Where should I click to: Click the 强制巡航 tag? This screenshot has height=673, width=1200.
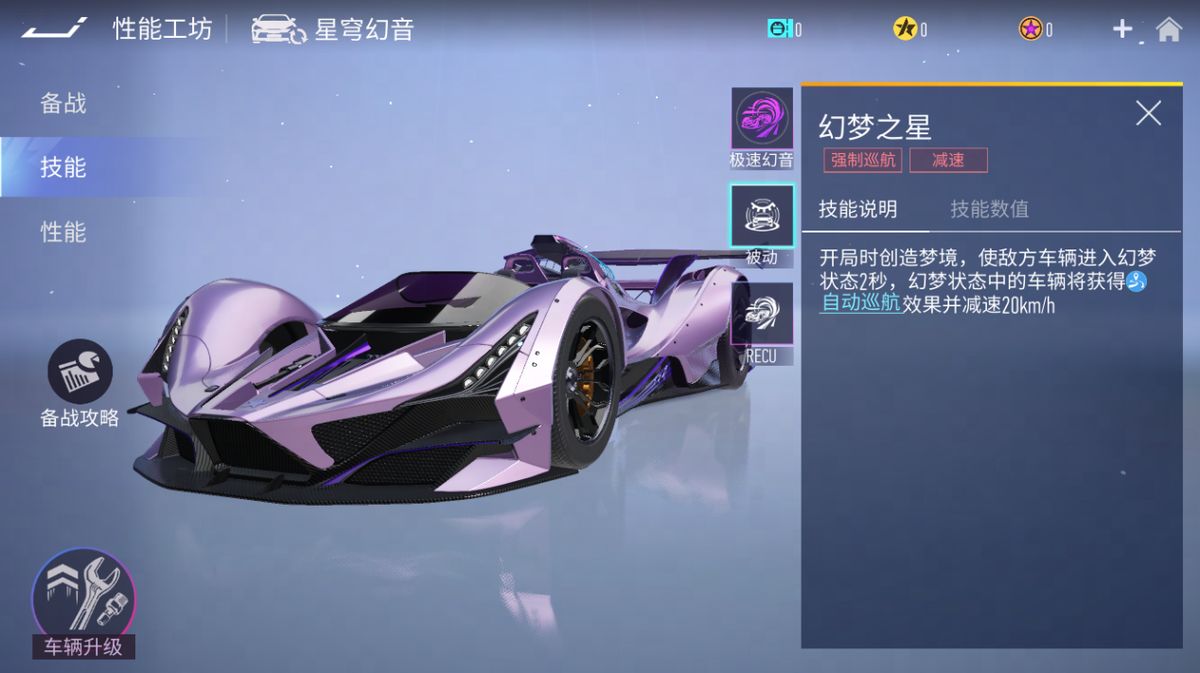pos(862,160)
